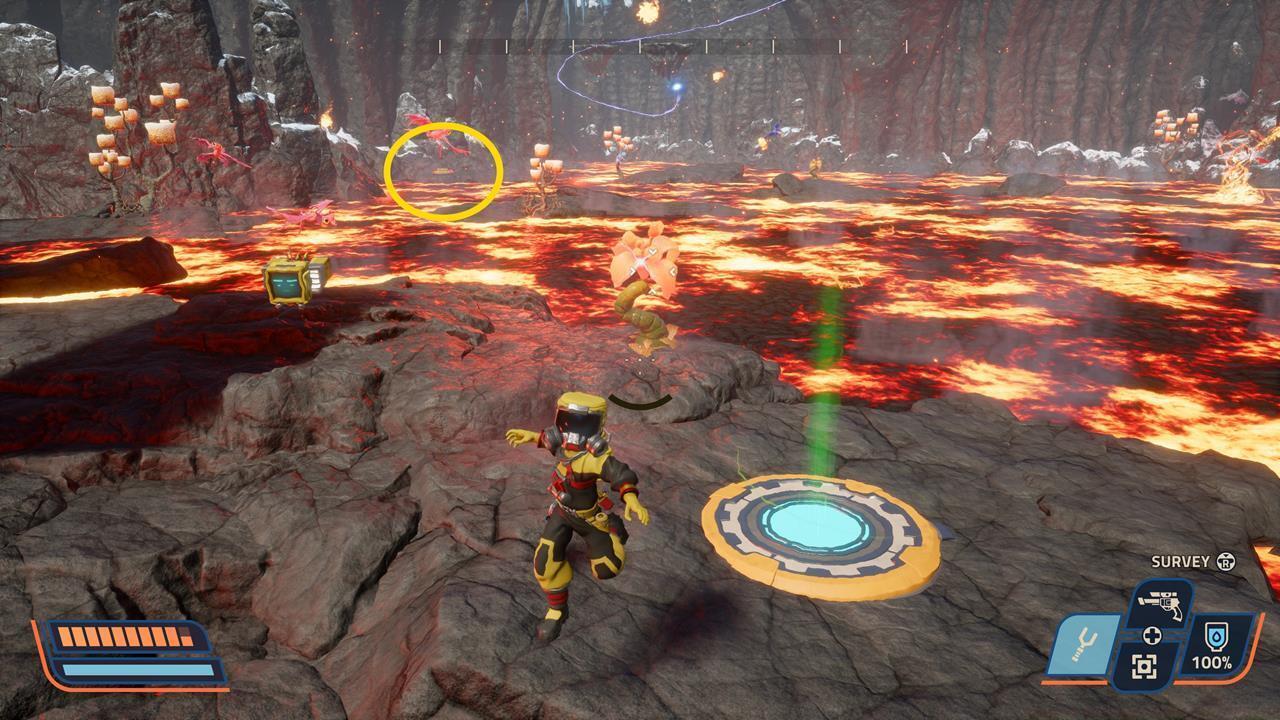Activate the scanner reticle tool slot
Viewport: 1280px width, 720px height.
click(1146, 667)
